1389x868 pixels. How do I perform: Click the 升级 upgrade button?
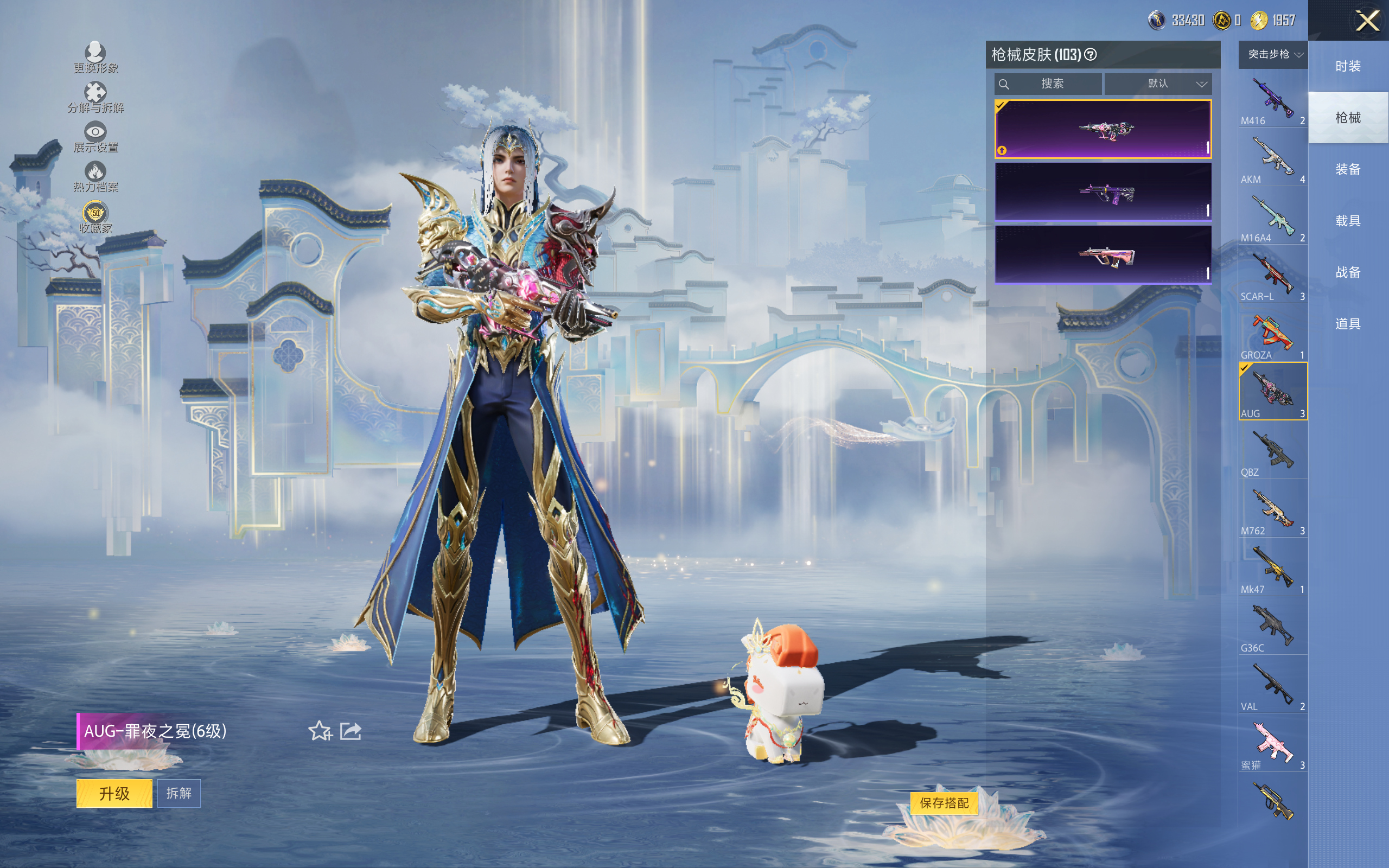point(114,793)
